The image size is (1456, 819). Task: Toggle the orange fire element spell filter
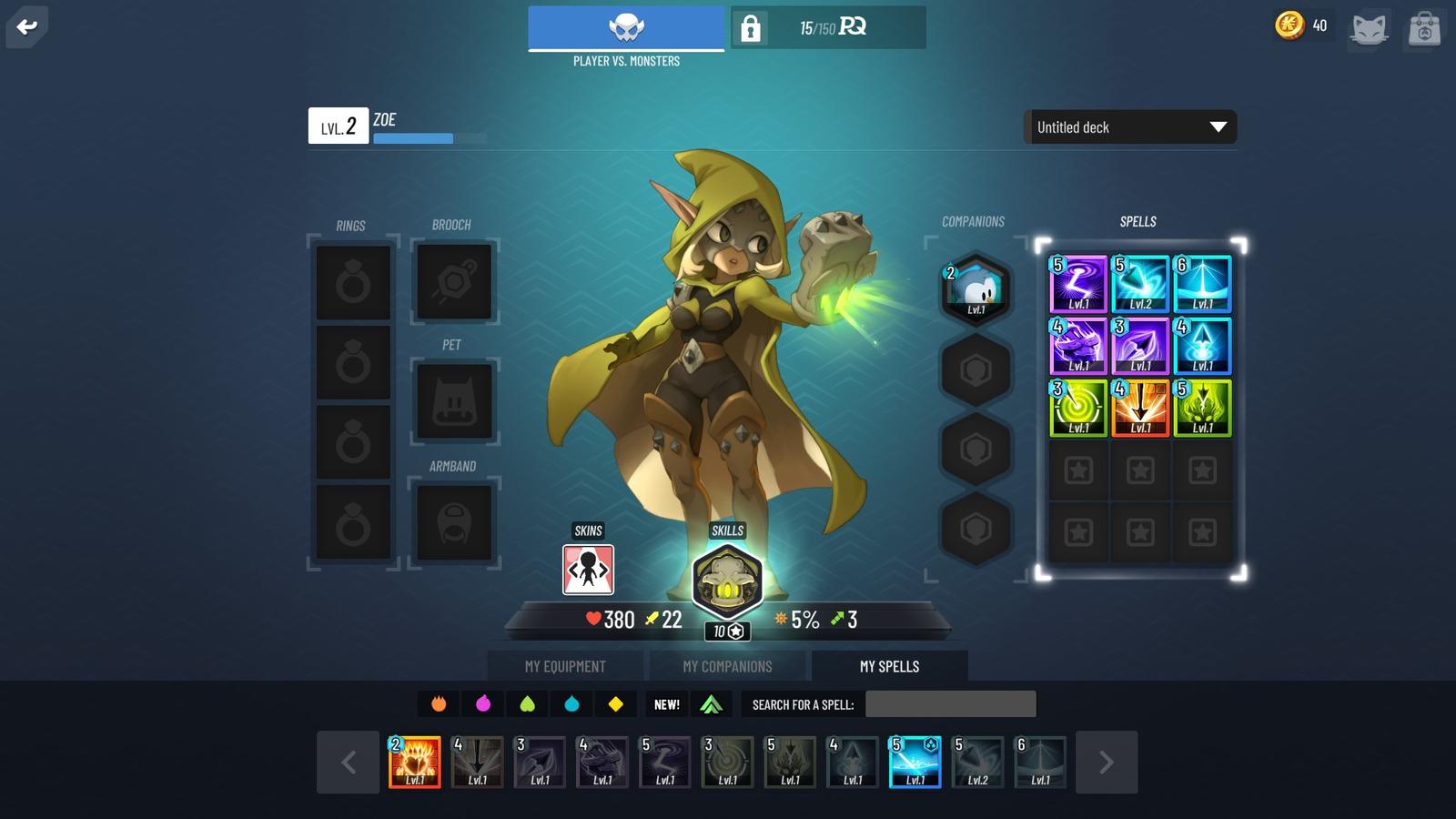pyautogui.click(x=438, y=703)
